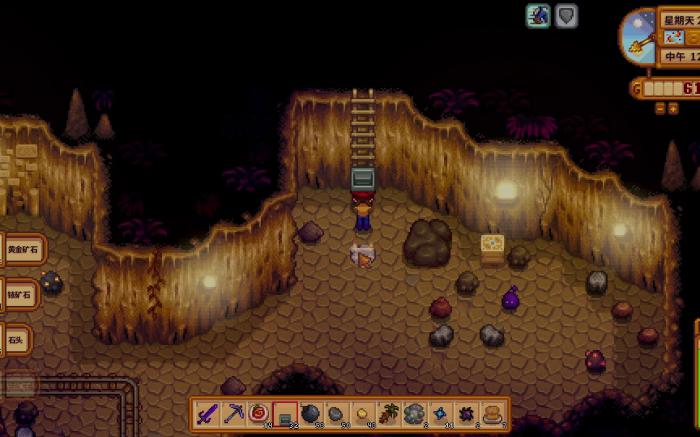The width and height of the screenshot is (700, 437).
Task: Pick the round black bomb slot
Action: [311, 413]
